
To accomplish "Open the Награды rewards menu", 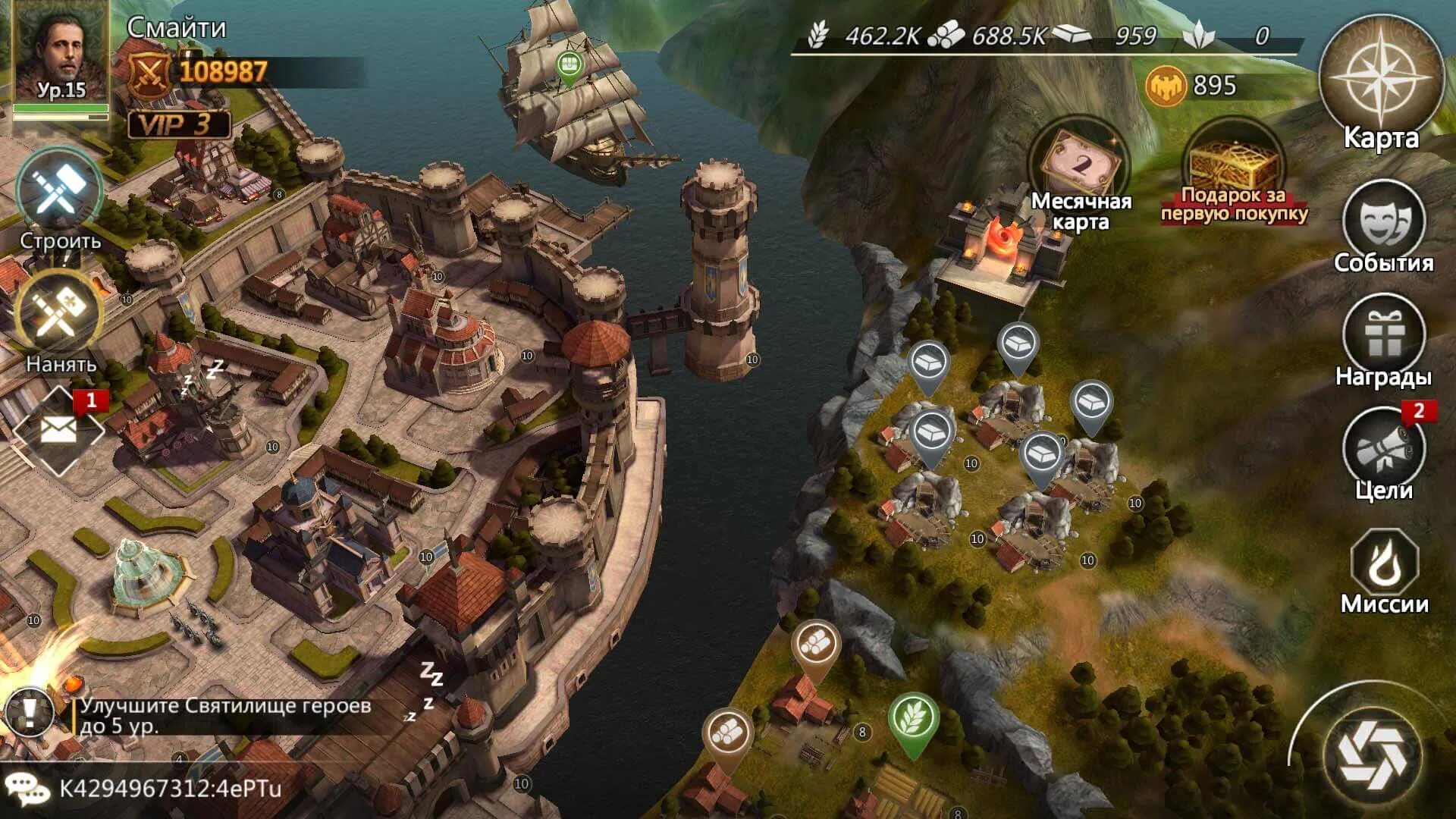I will (x=1383, y=336).
